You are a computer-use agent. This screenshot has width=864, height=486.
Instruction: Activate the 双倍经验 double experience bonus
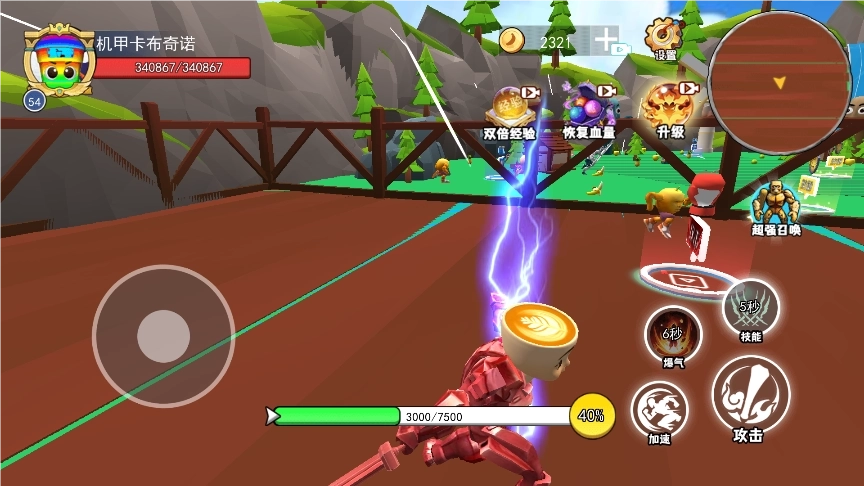pos(511,108)
